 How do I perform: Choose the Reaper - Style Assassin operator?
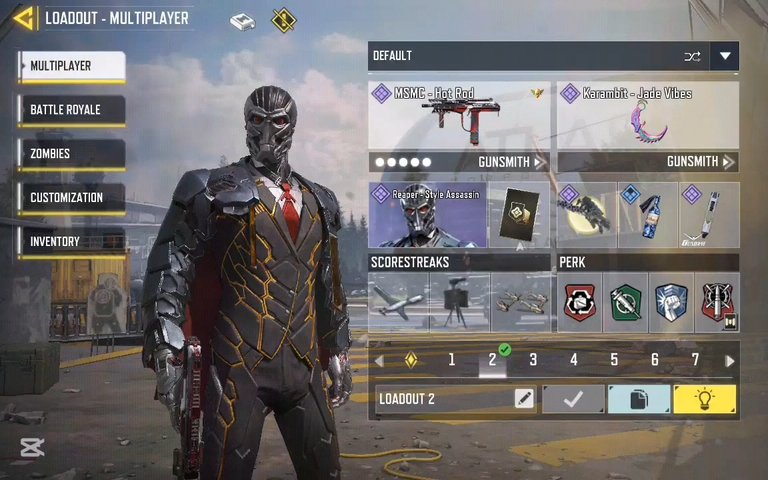[x=427, y=215]
